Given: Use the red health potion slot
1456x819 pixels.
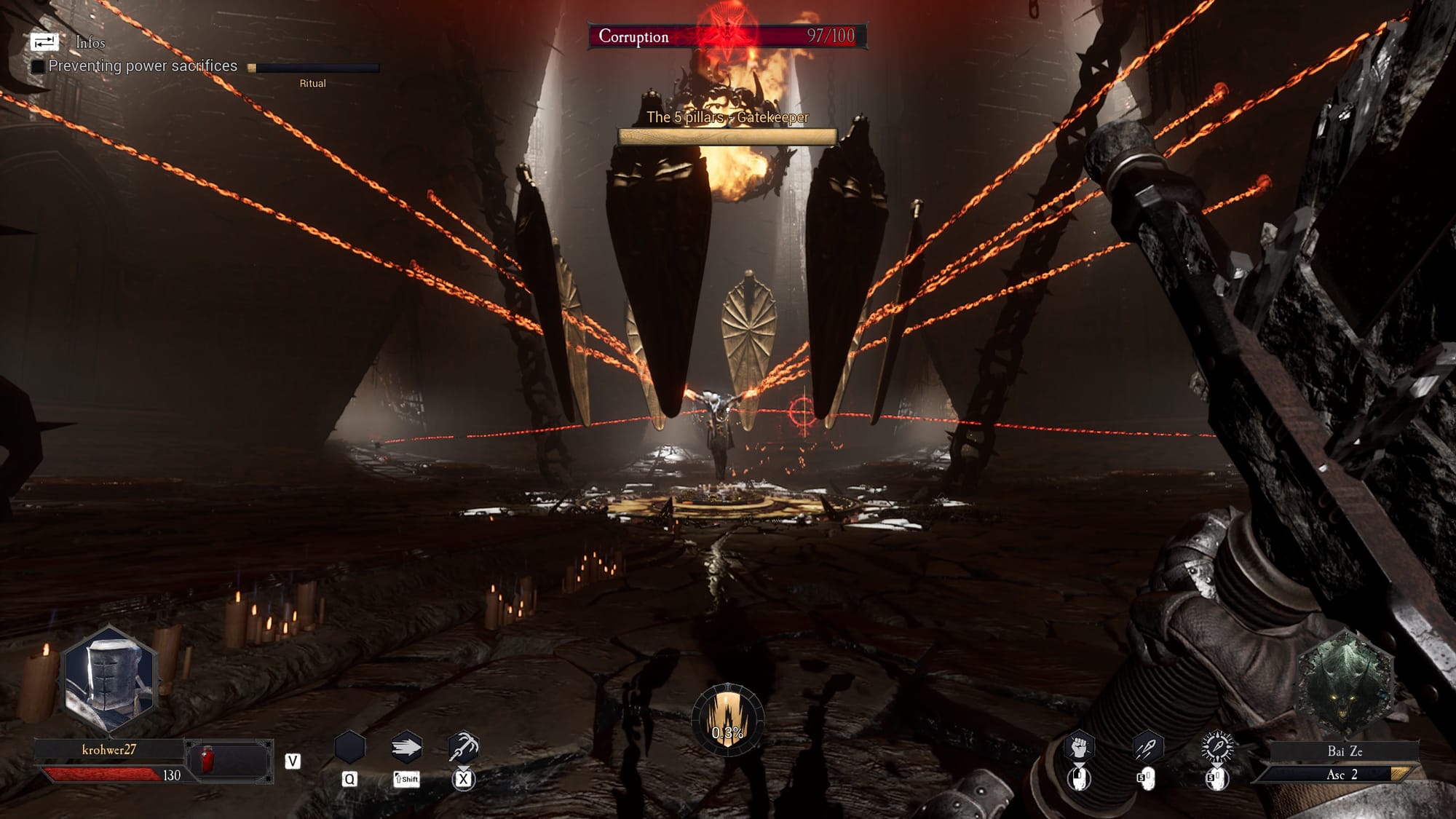Looking at the screenshot, I should (x=207, y=761).
